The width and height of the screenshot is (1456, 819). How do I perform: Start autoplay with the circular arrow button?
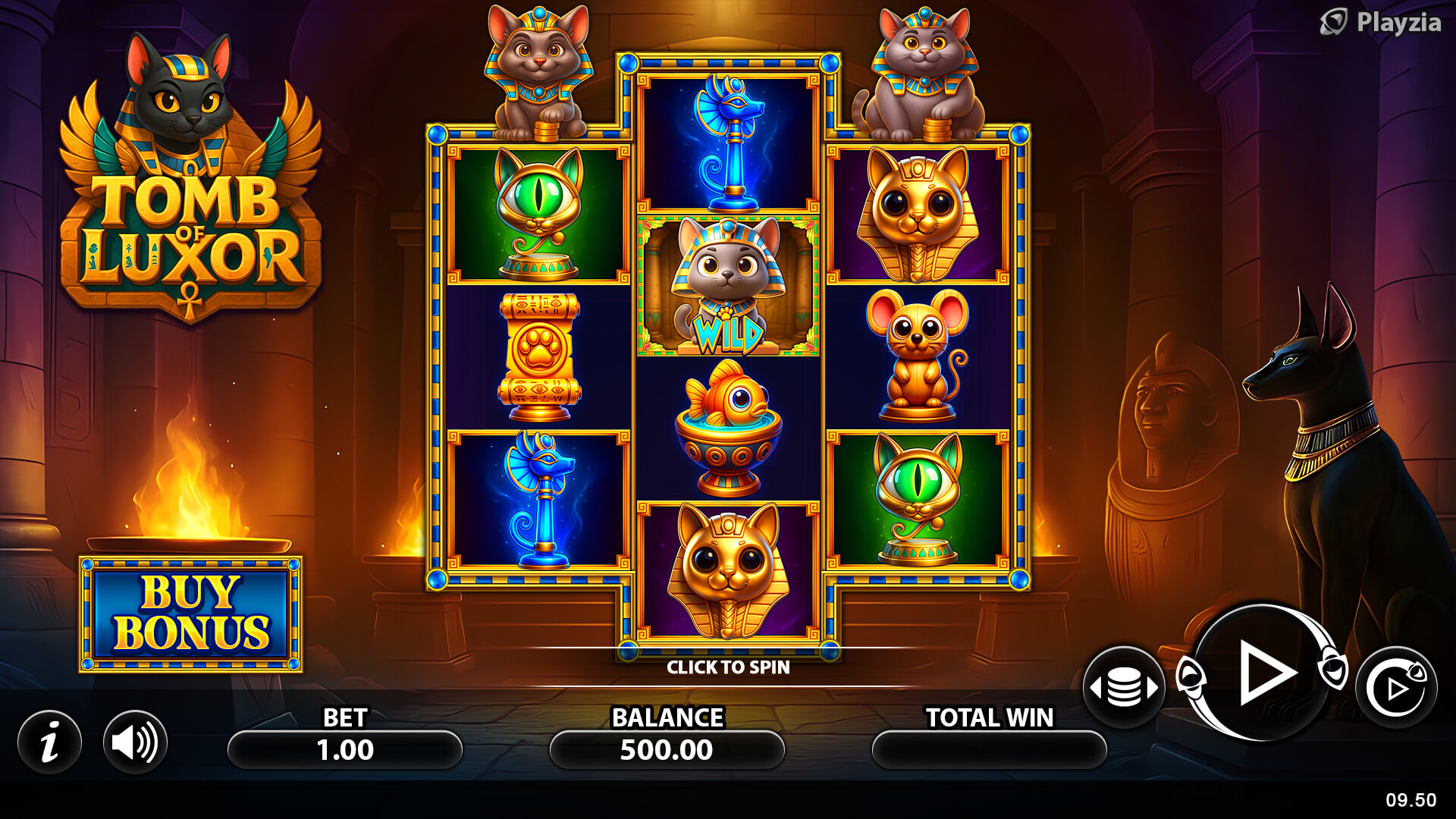pos(1396,688)
